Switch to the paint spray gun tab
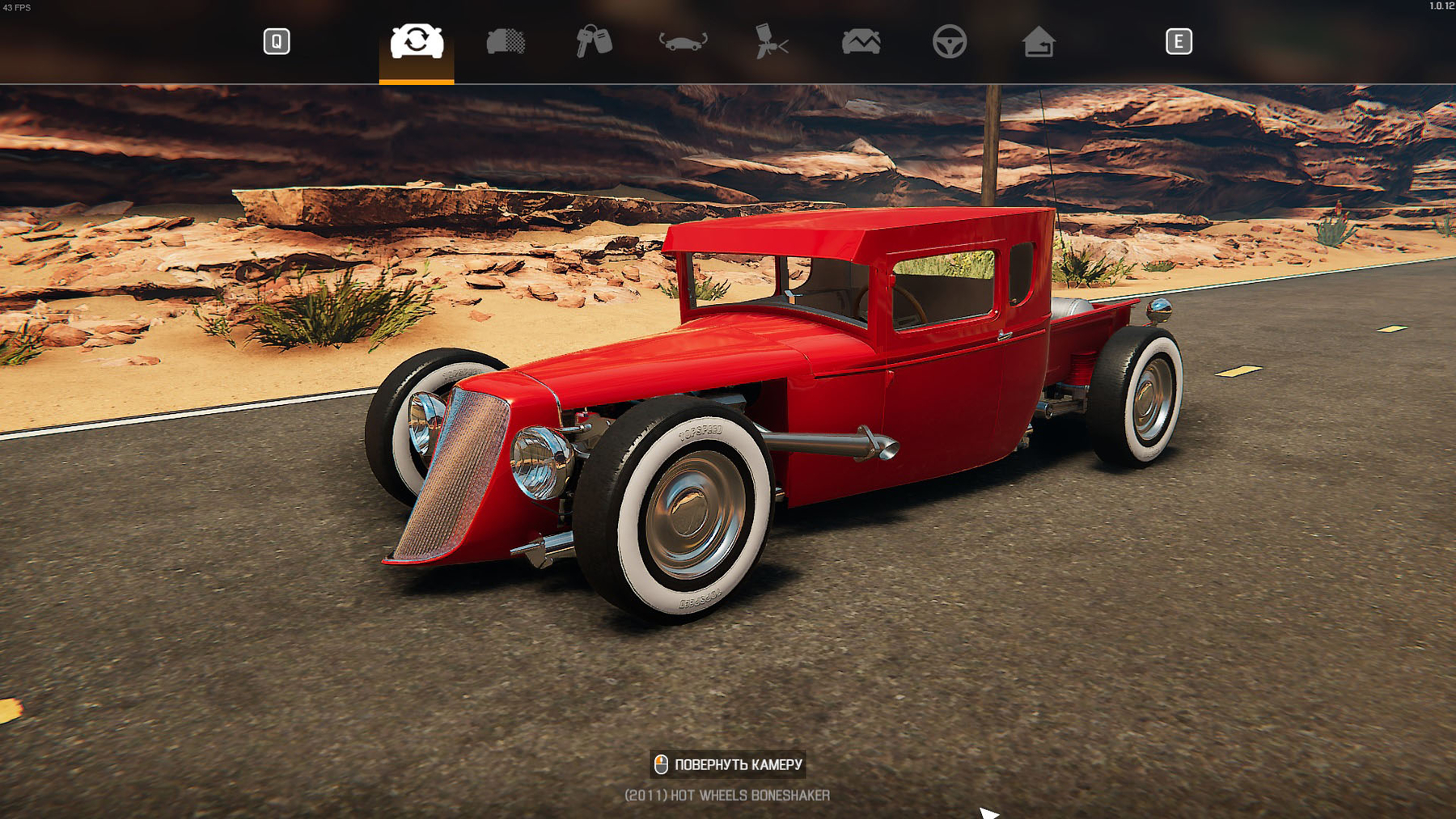 772,41
